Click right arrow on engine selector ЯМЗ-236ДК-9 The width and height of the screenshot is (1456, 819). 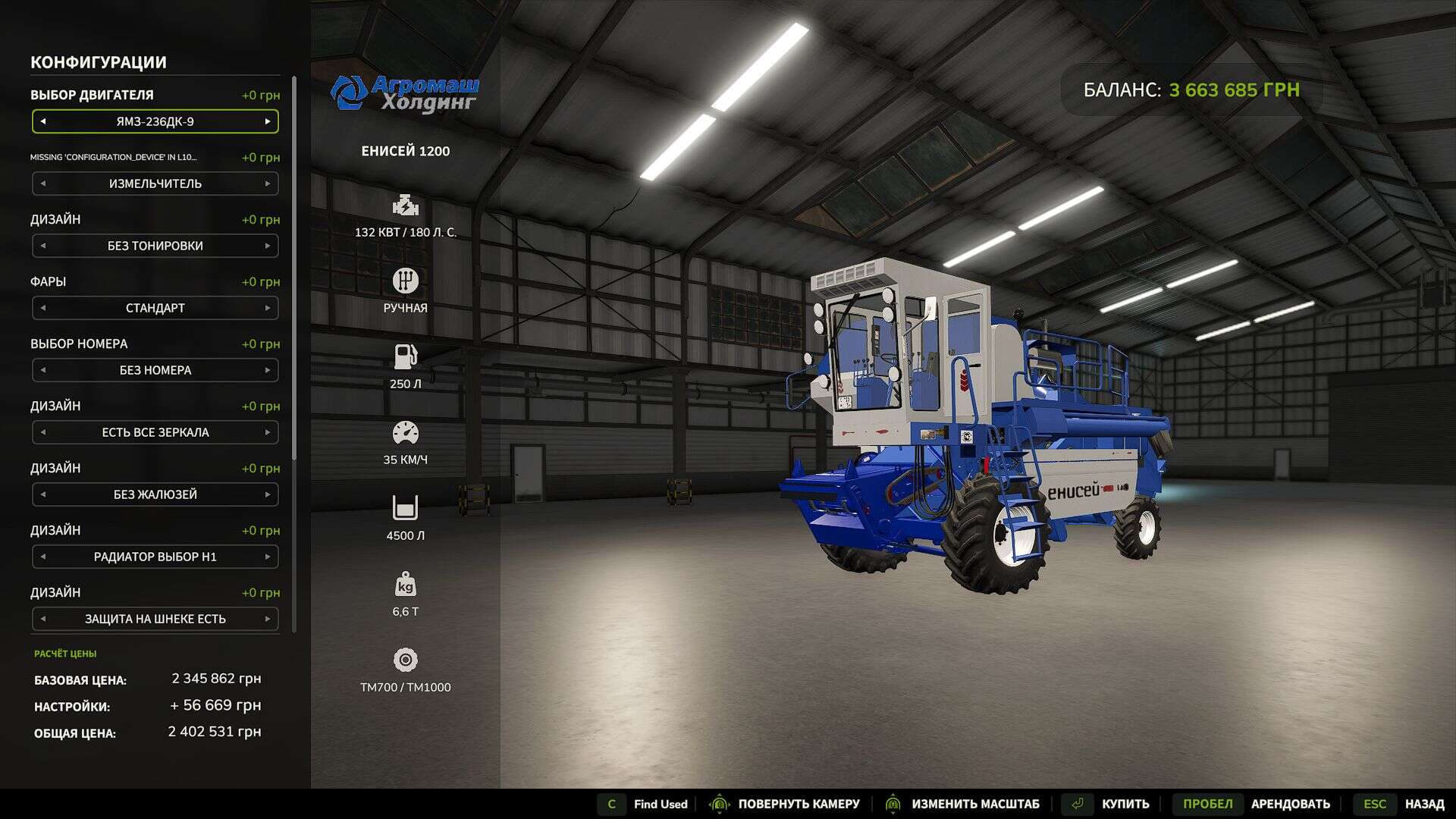(x=268, y=121)
